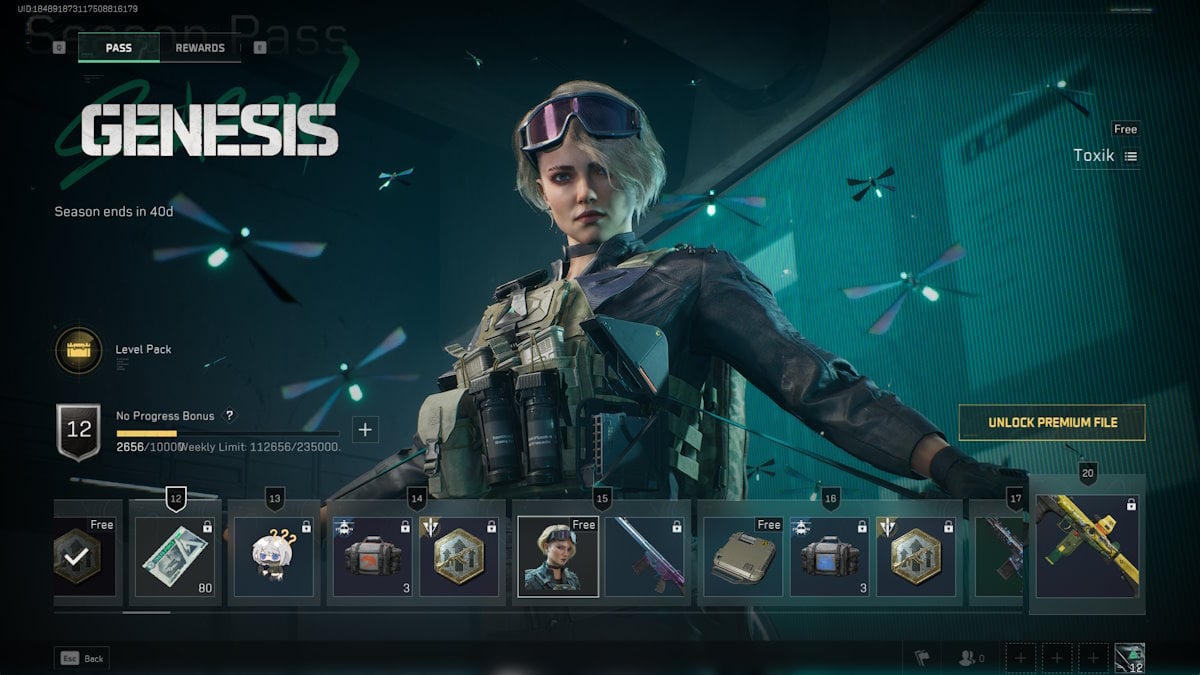Switch to the Rewards tab
Image resolution: width=1200 pixels, height=675 pixels.
point(200,48)
